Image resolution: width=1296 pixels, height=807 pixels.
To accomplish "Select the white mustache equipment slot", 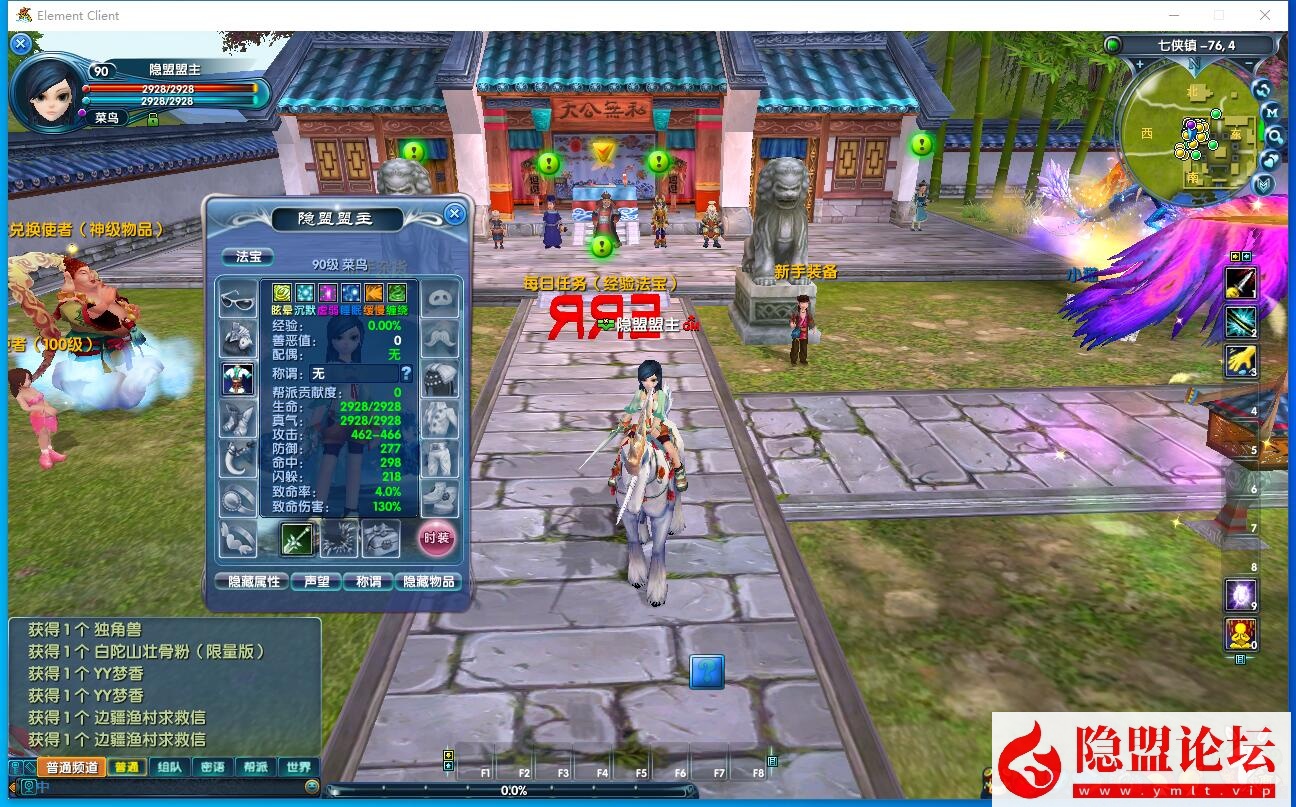I will (x=440, y=338).
